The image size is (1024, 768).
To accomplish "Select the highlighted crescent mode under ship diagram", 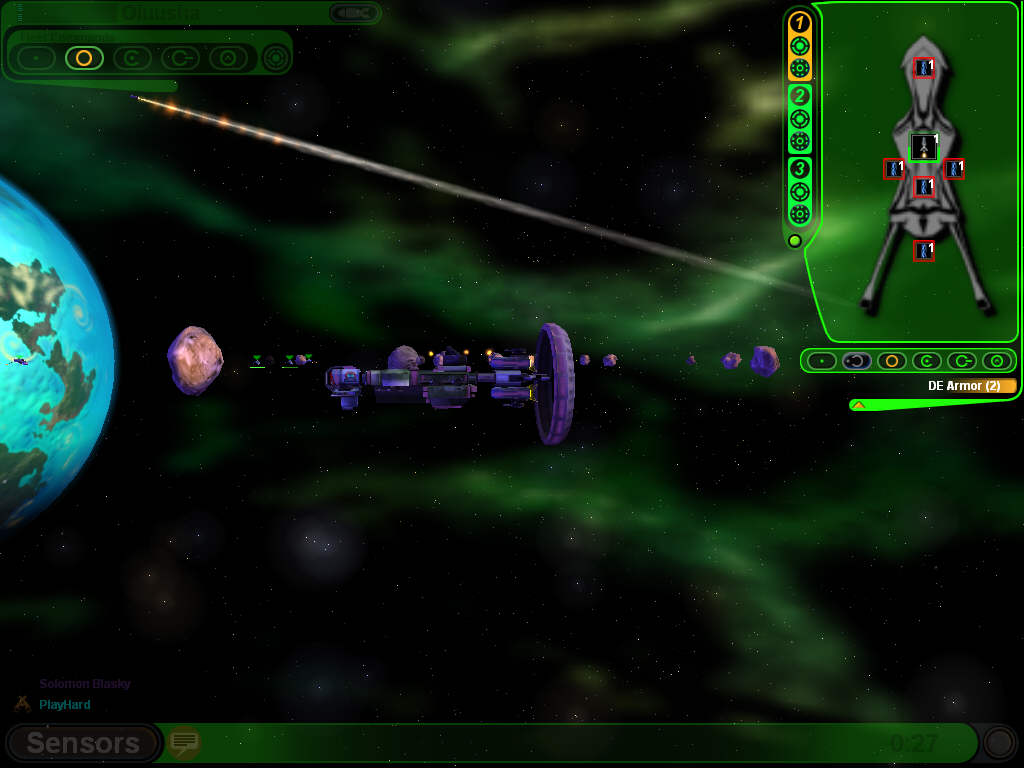I will click(x=856, y=361).
